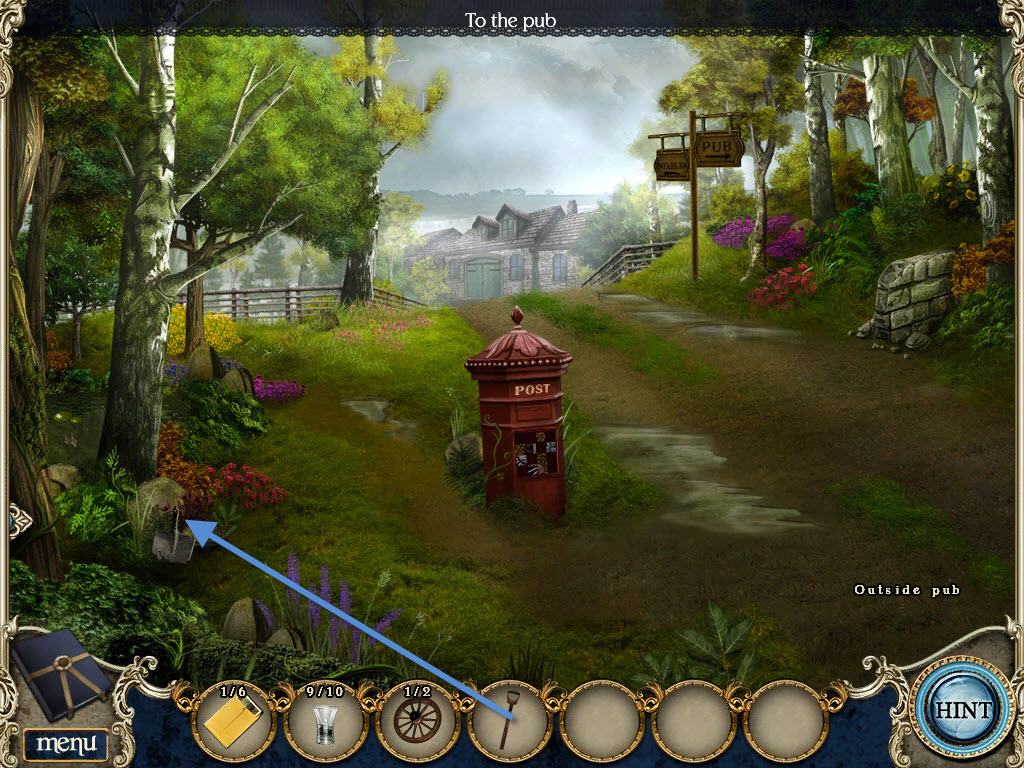
Task: Use the blue HINT button
Action: (x=963, y=710)
